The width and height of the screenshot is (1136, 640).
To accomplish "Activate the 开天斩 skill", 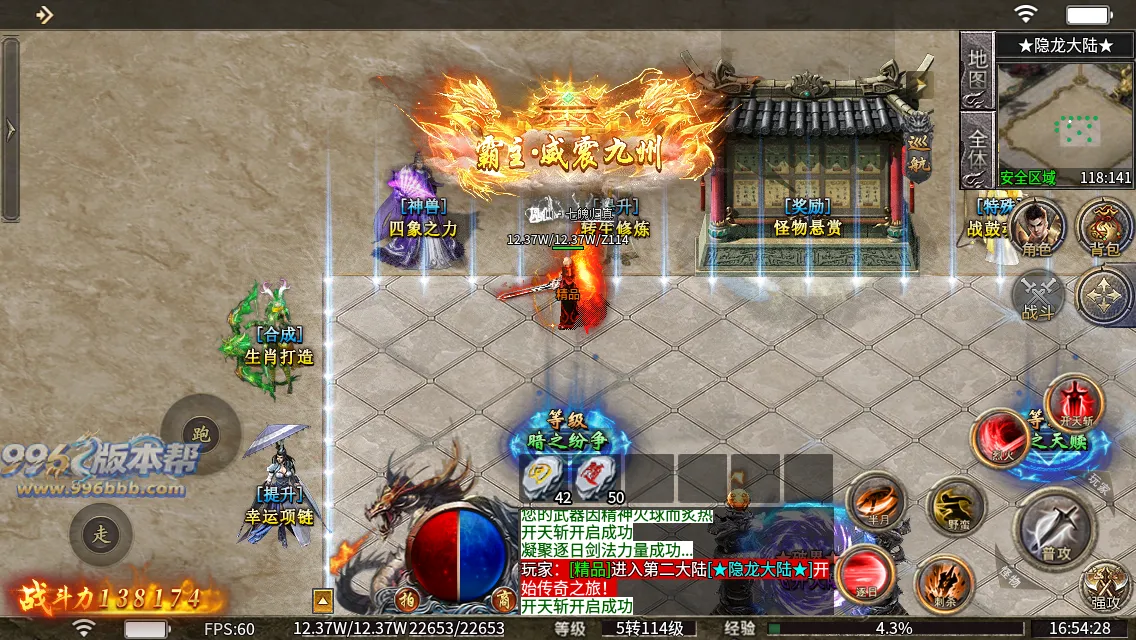I will pos(1074,404).
